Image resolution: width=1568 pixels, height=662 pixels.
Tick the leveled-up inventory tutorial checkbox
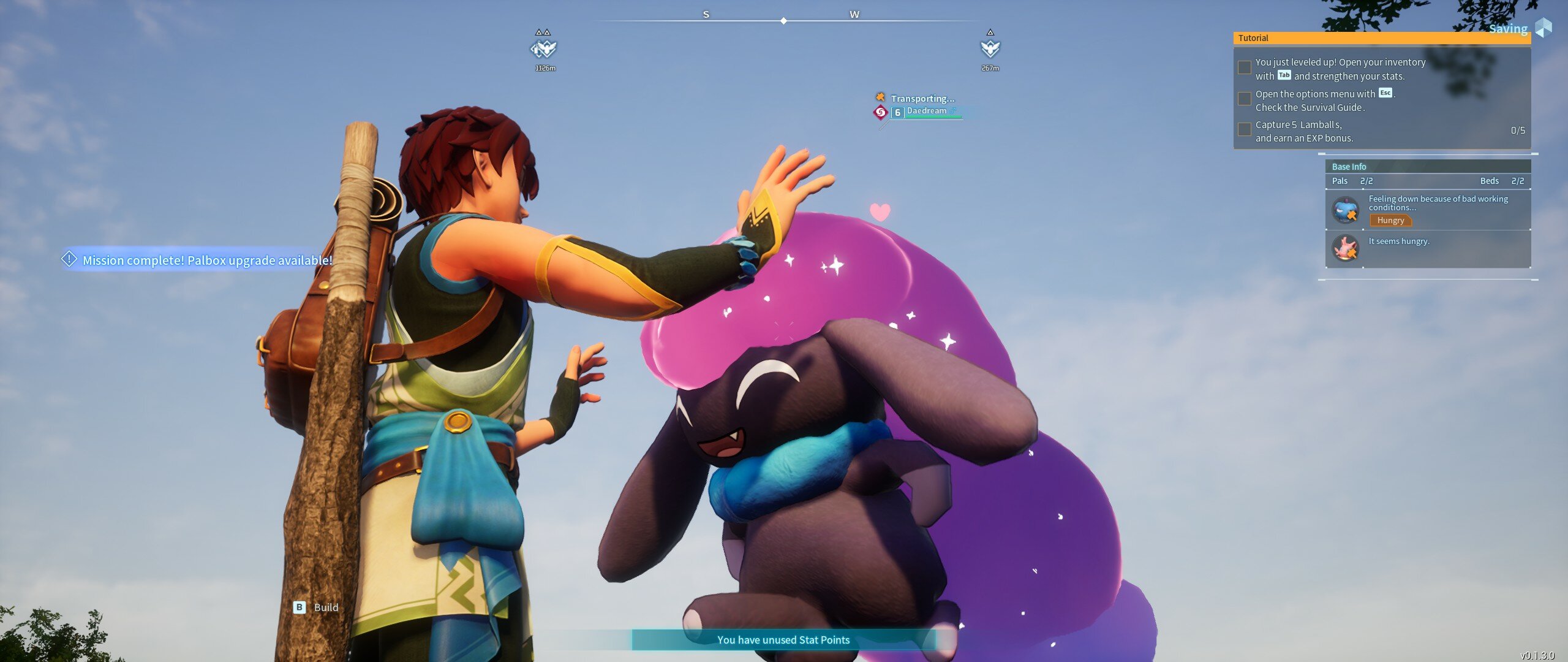tap(1244, 68)
